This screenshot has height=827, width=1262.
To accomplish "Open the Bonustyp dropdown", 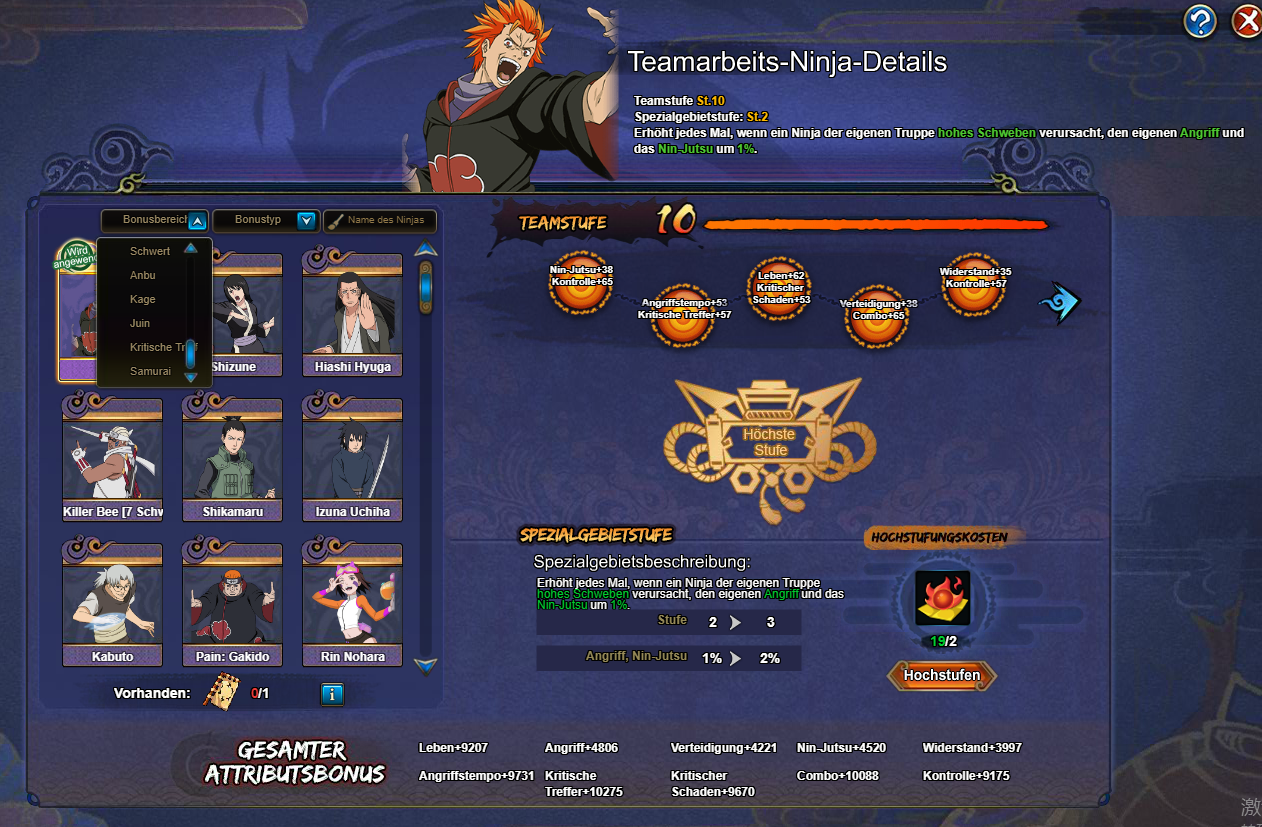I will (306, 221).
